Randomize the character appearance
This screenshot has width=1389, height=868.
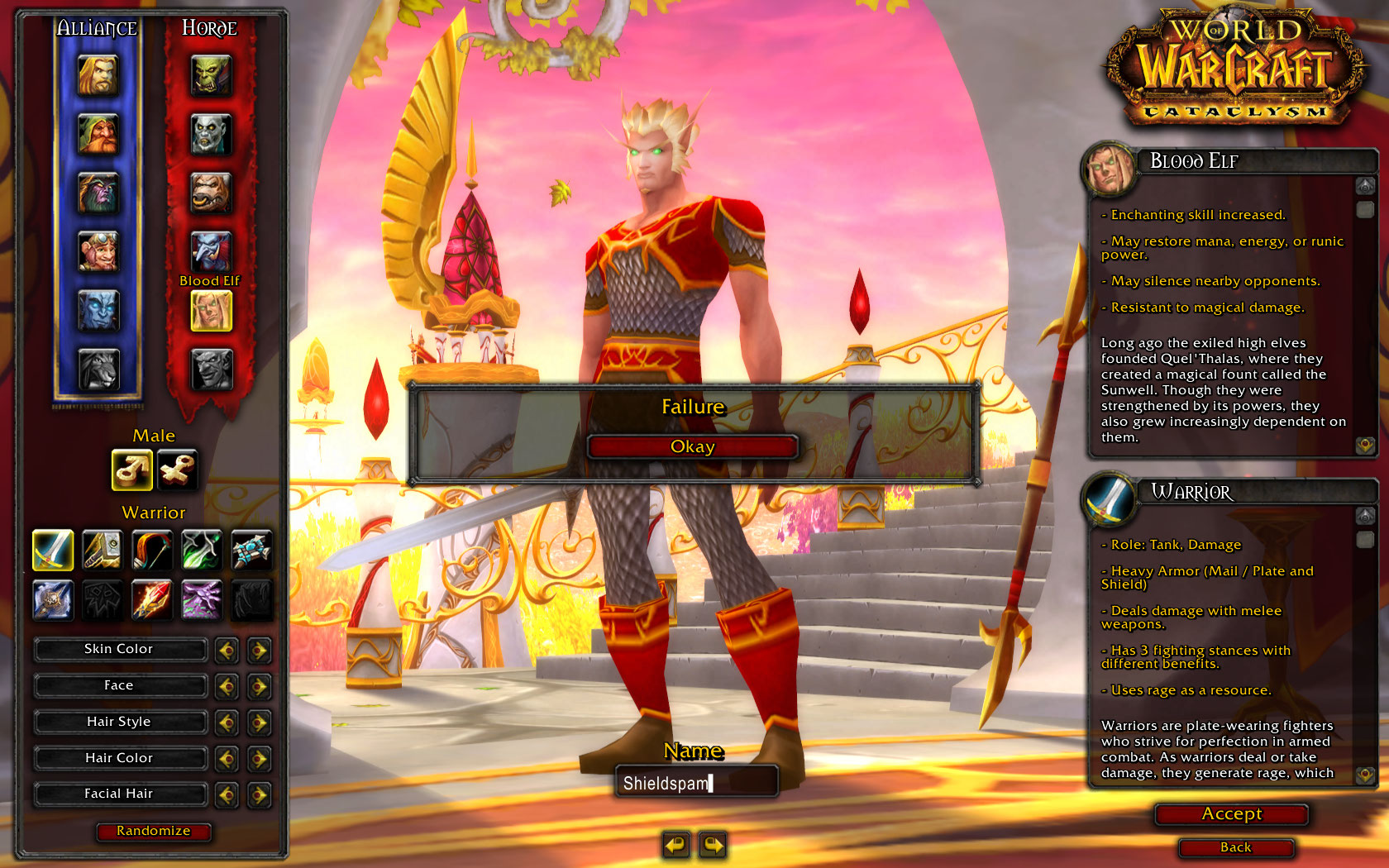point(153,831)
